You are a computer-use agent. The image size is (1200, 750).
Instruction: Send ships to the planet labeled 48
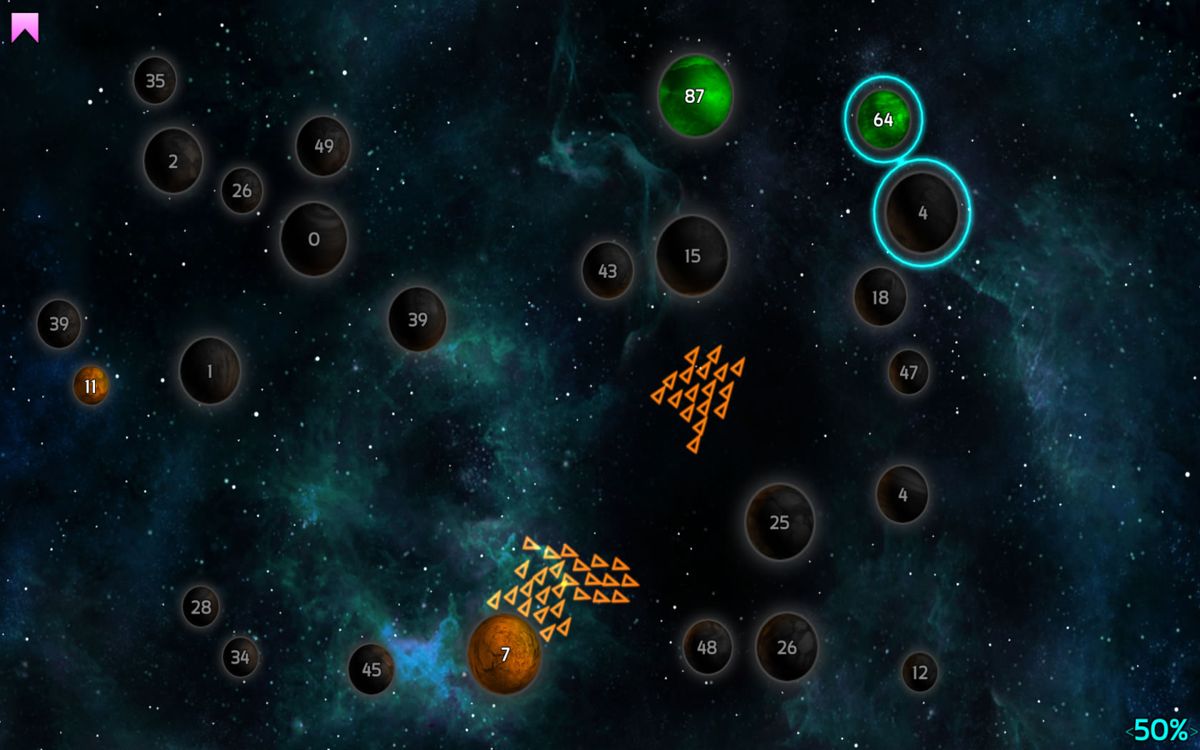707,647
